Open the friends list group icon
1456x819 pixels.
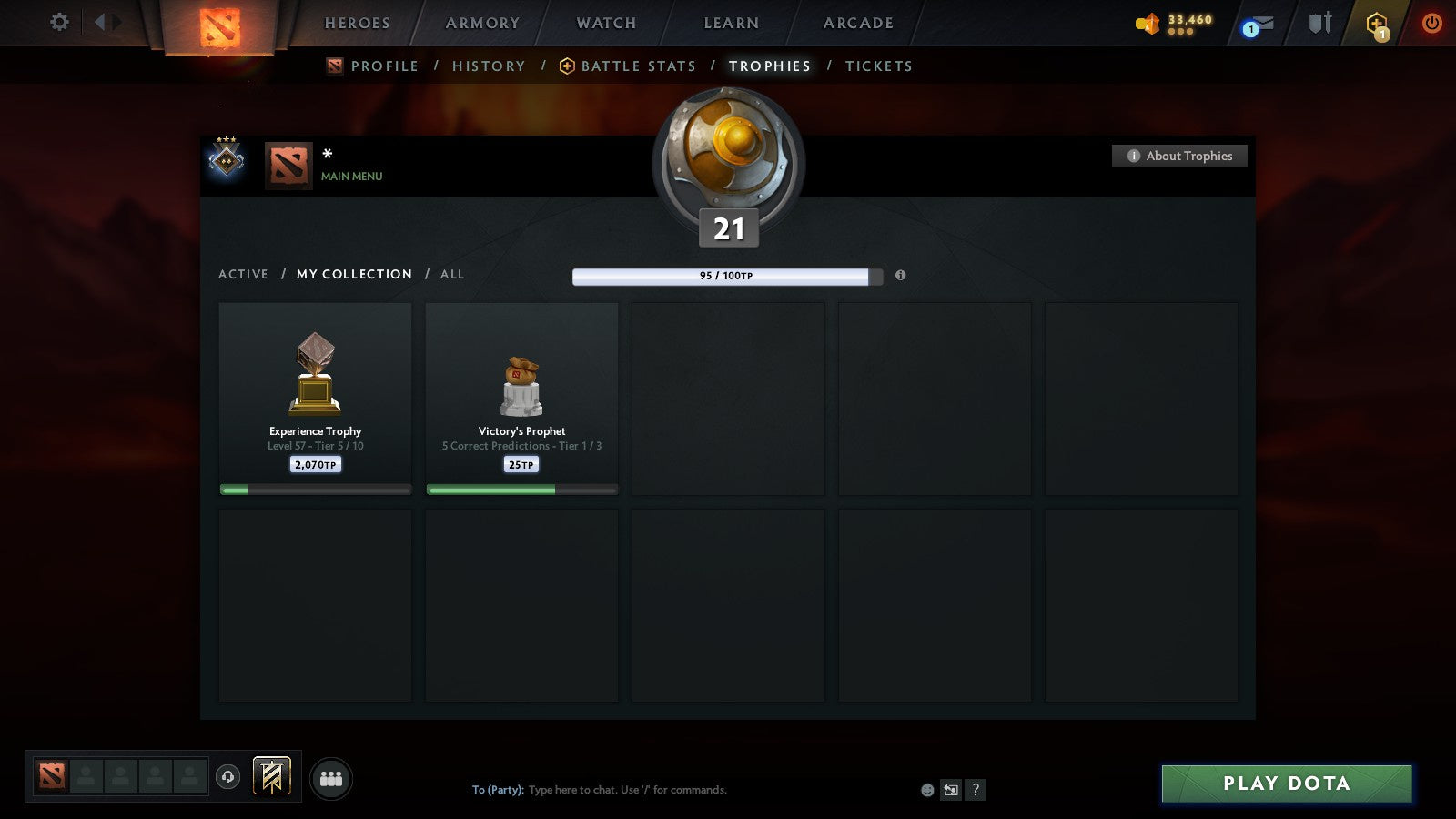[332, 779]
